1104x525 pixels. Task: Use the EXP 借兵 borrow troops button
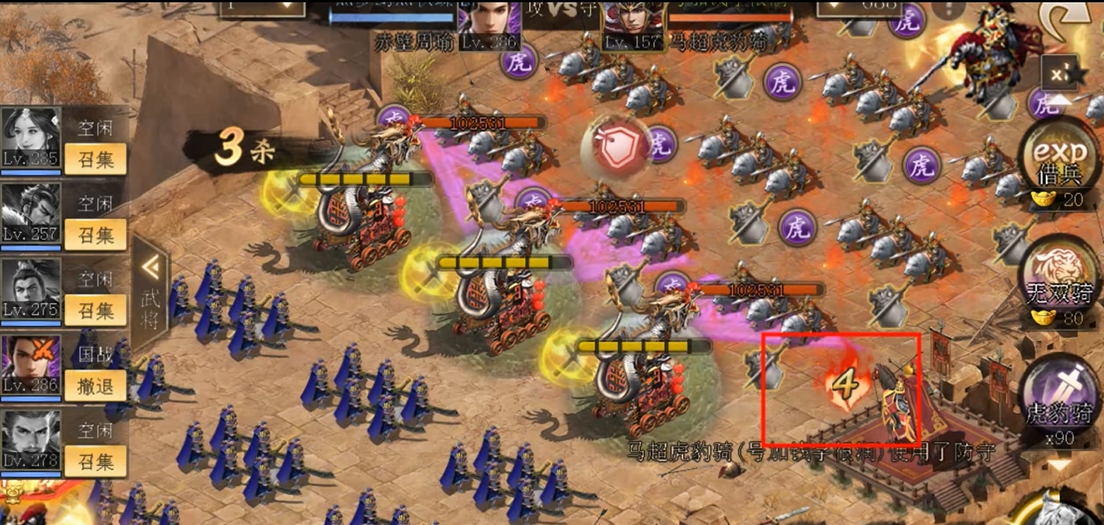pyautogui.click(x=1058, y=160)
